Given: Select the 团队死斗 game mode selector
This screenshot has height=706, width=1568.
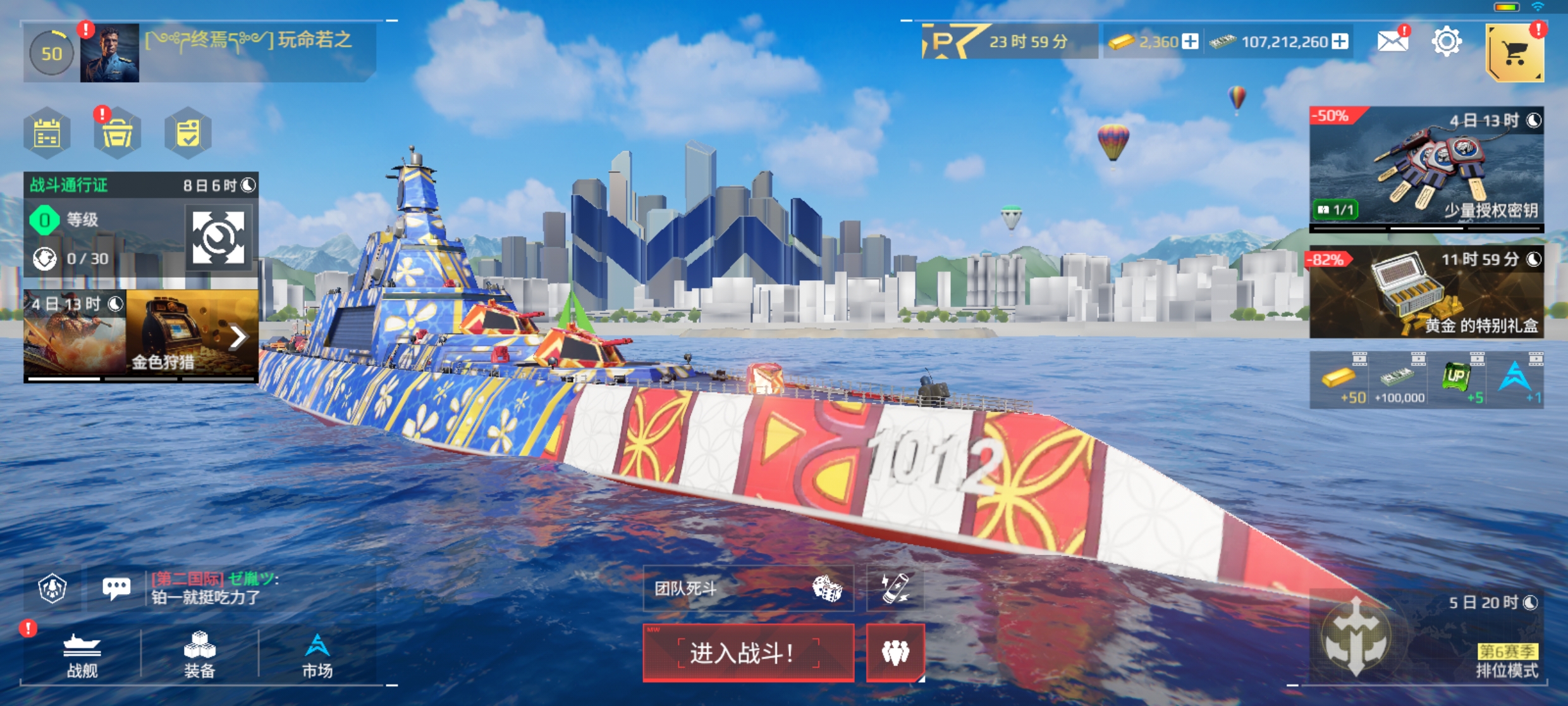Looking at the screenshot, I should [x=748, y=589].
